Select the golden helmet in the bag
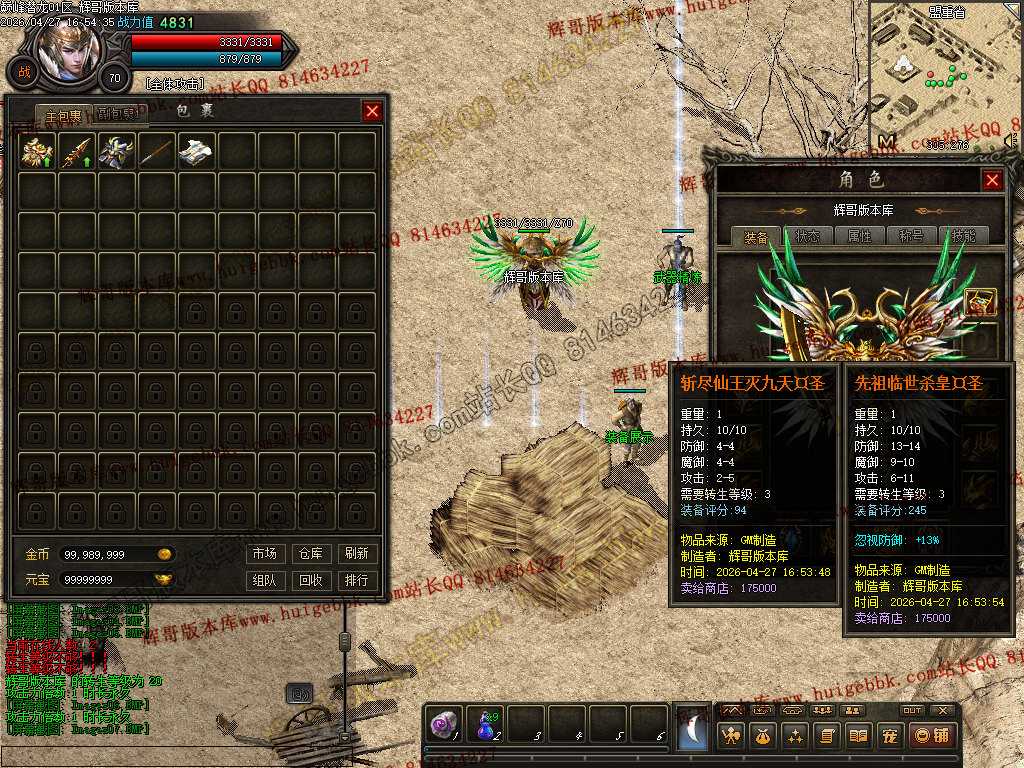The width and height of the screenshot is (1024, 768). click(38, 151)
